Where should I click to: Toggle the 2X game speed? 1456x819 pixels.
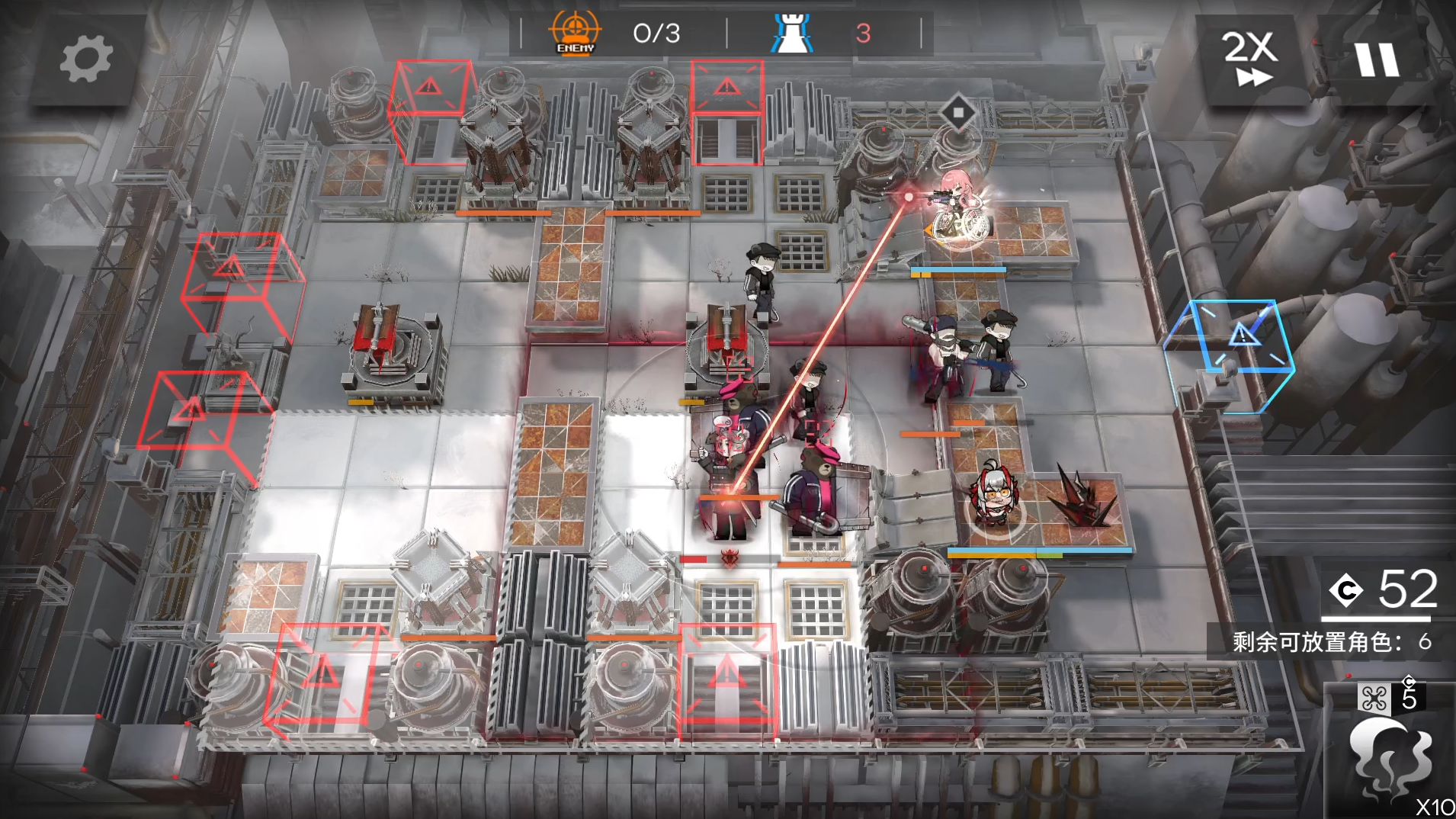click(1249, 58)
